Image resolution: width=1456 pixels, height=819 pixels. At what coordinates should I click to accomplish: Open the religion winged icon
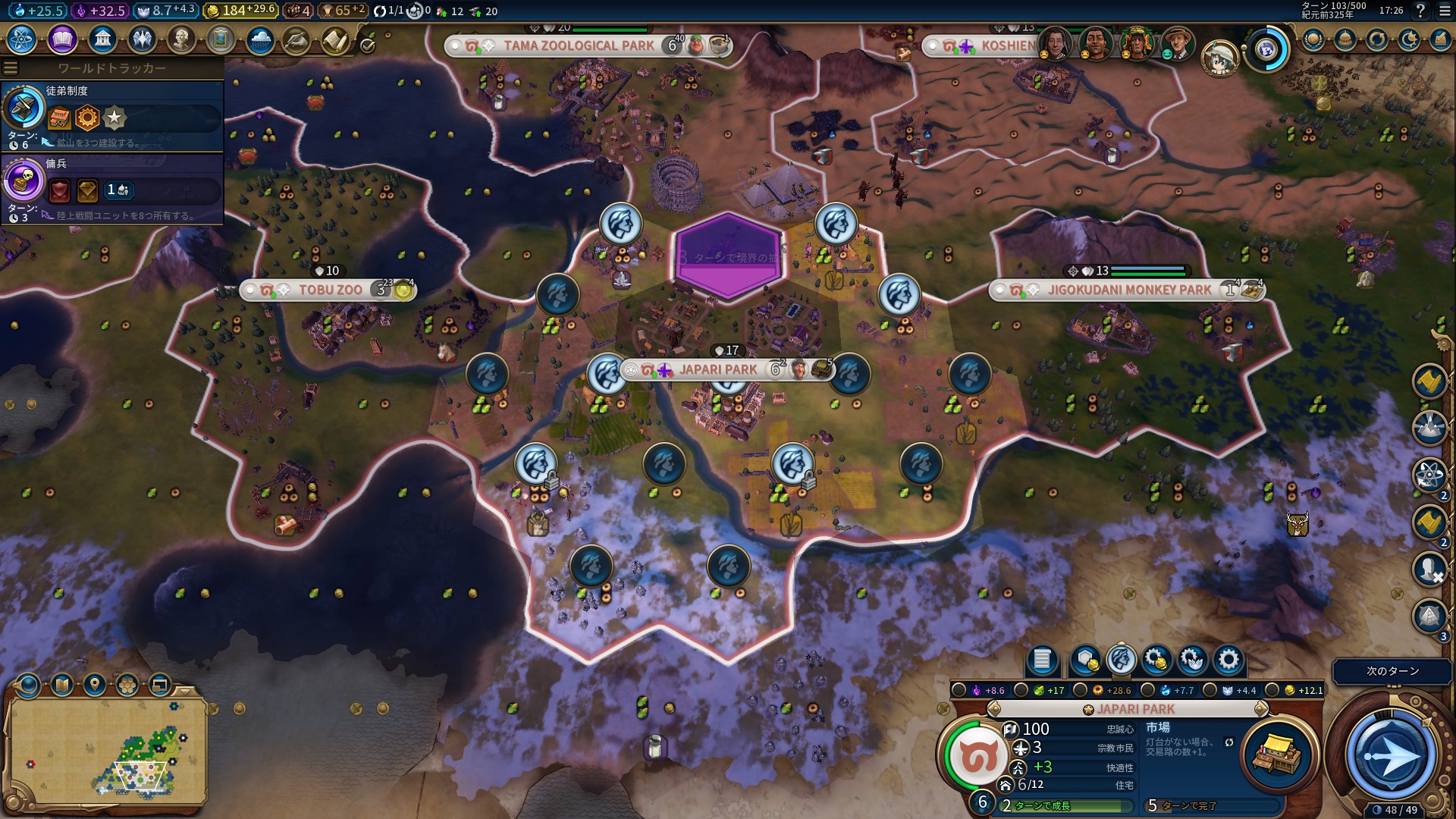point(141,39)
